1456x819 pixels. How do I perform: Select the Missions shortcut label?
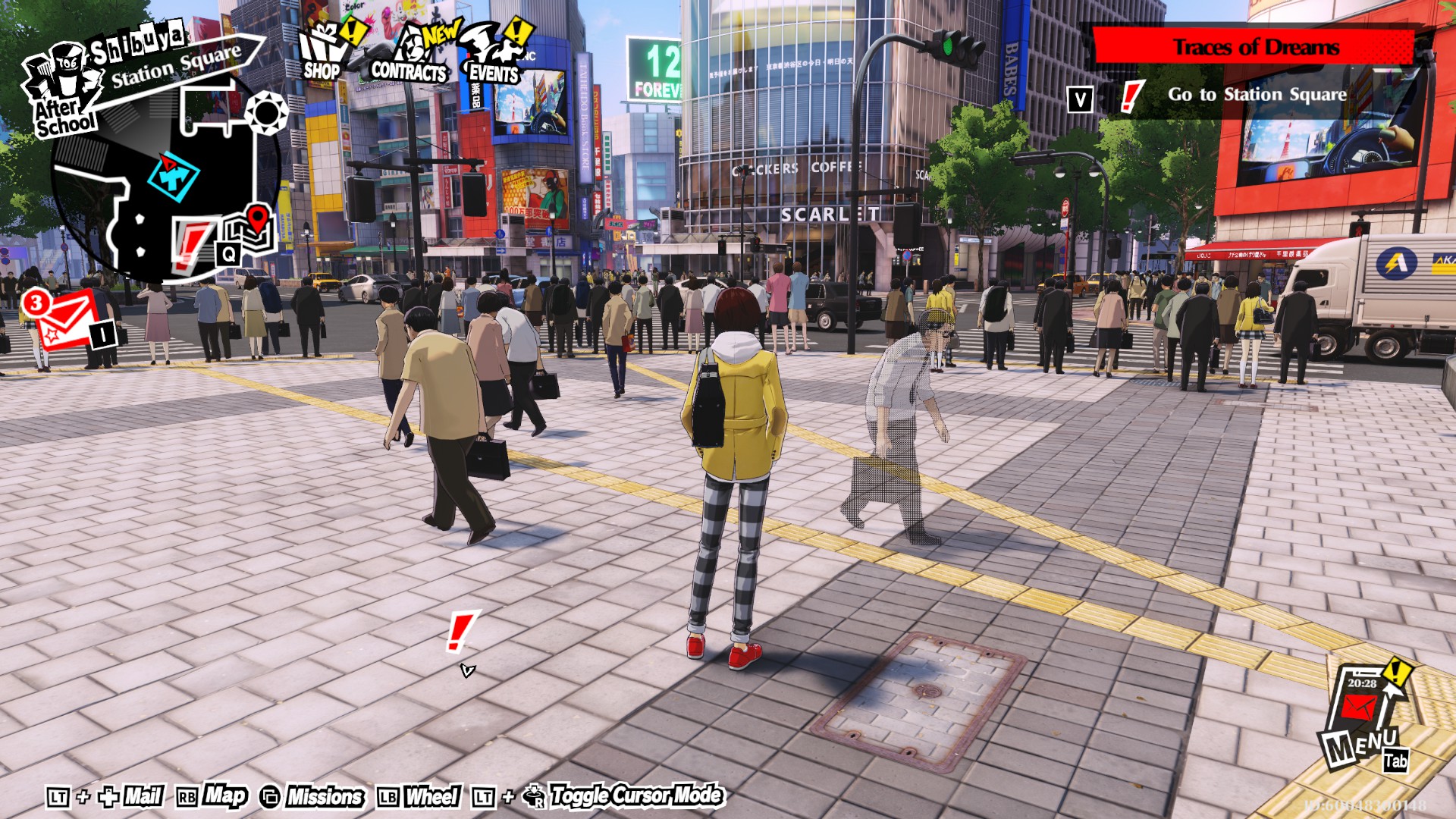pyautogui.click(x=325, y=796)
